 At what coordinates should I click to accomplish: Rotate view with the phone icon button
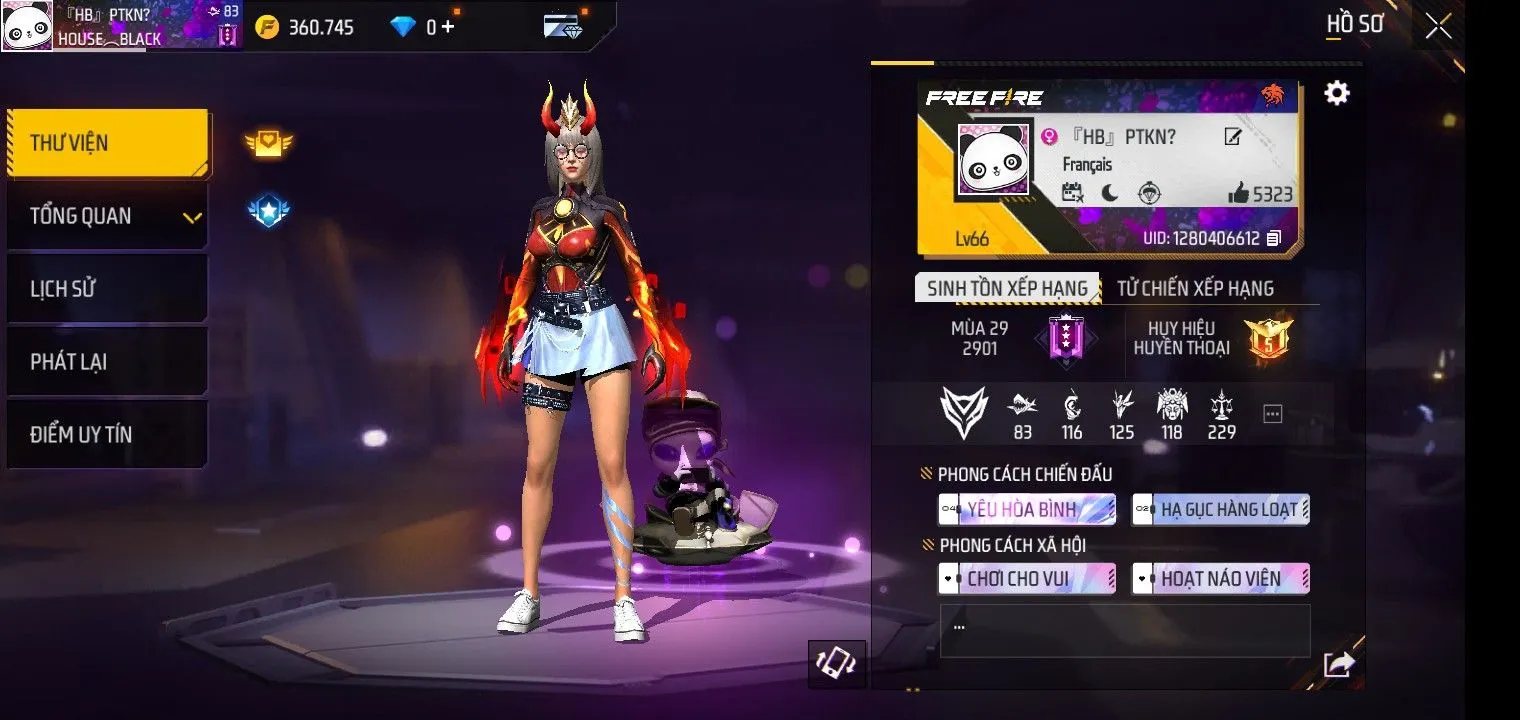[x=836, y=664]
